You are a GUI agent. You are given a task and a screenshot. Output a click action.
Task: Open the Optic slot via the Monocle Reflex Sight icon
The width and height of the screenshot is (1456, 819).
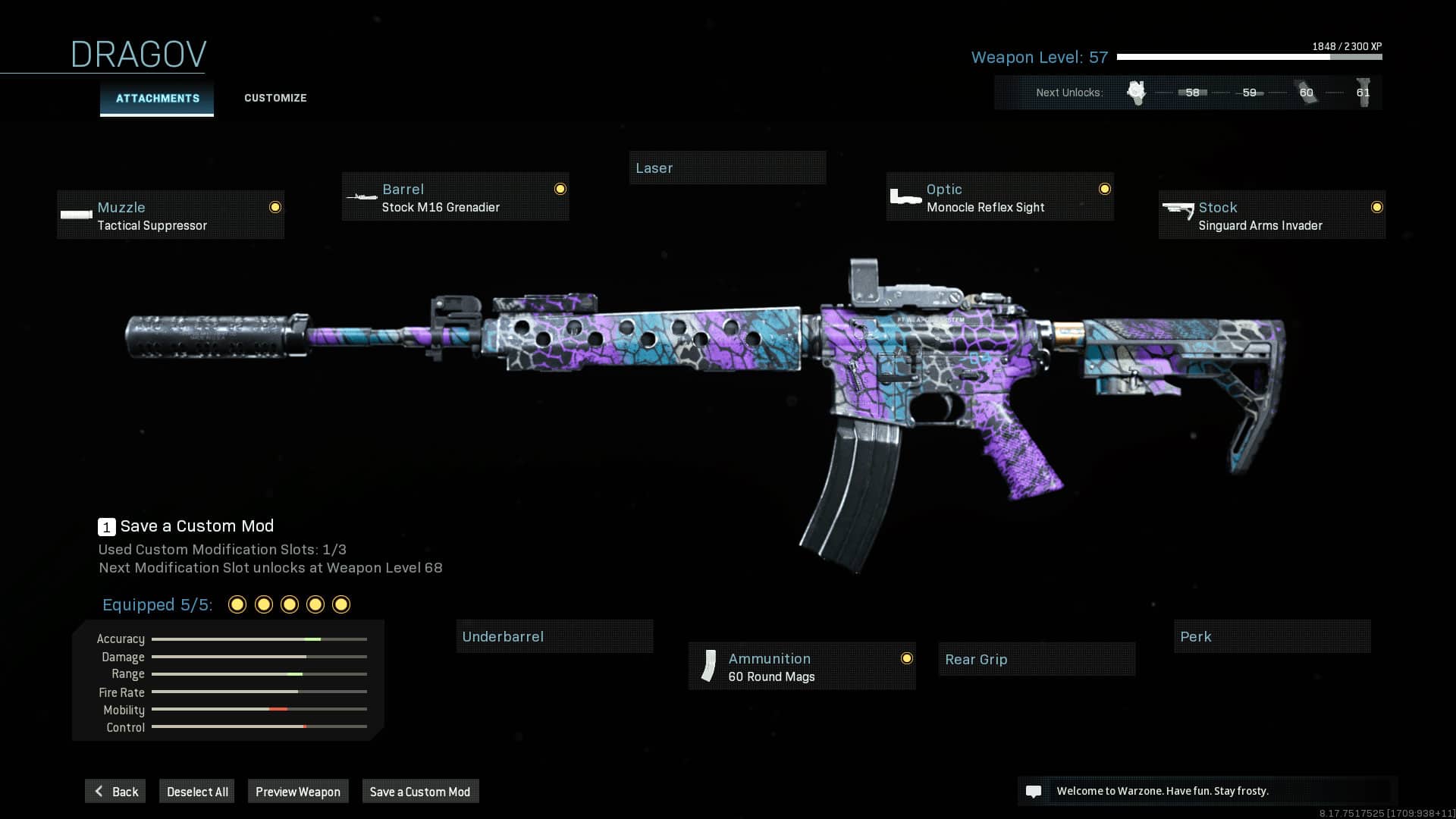(x=905, y=196)
